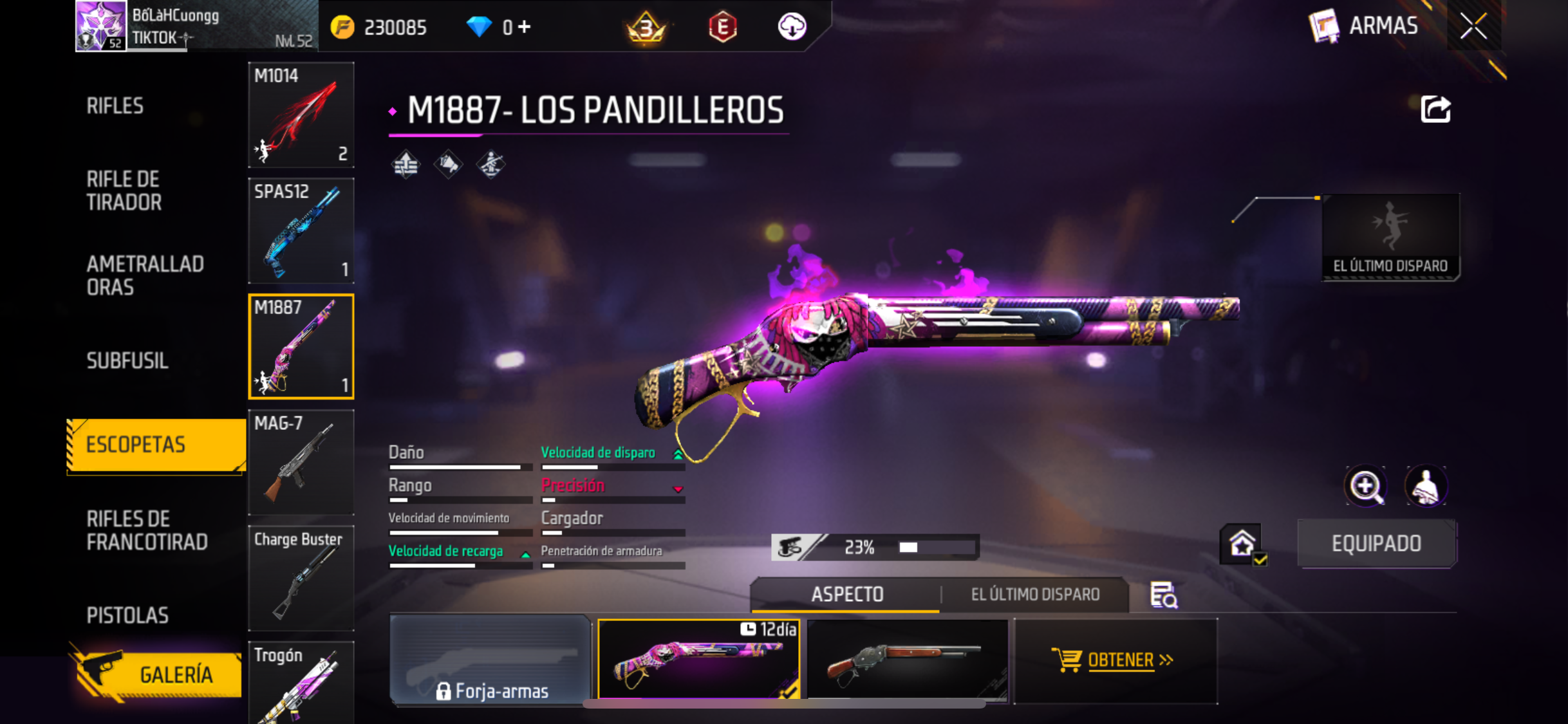Choose the default wooden M1887 skin
1568x724 pixels.
pyautogui.click(x=907, y=660)
